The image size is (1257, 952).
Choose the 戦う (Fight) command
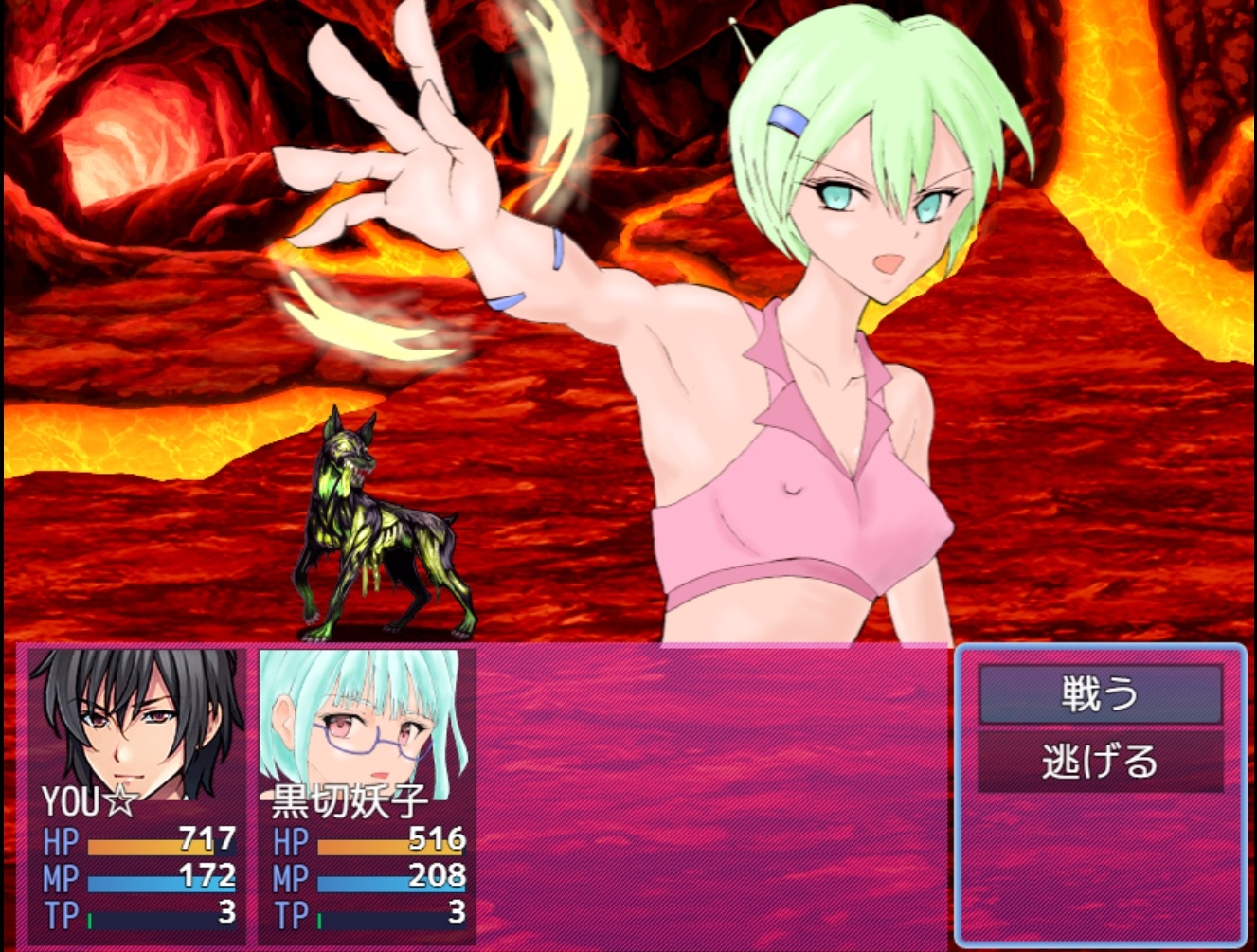point(1100,694)
